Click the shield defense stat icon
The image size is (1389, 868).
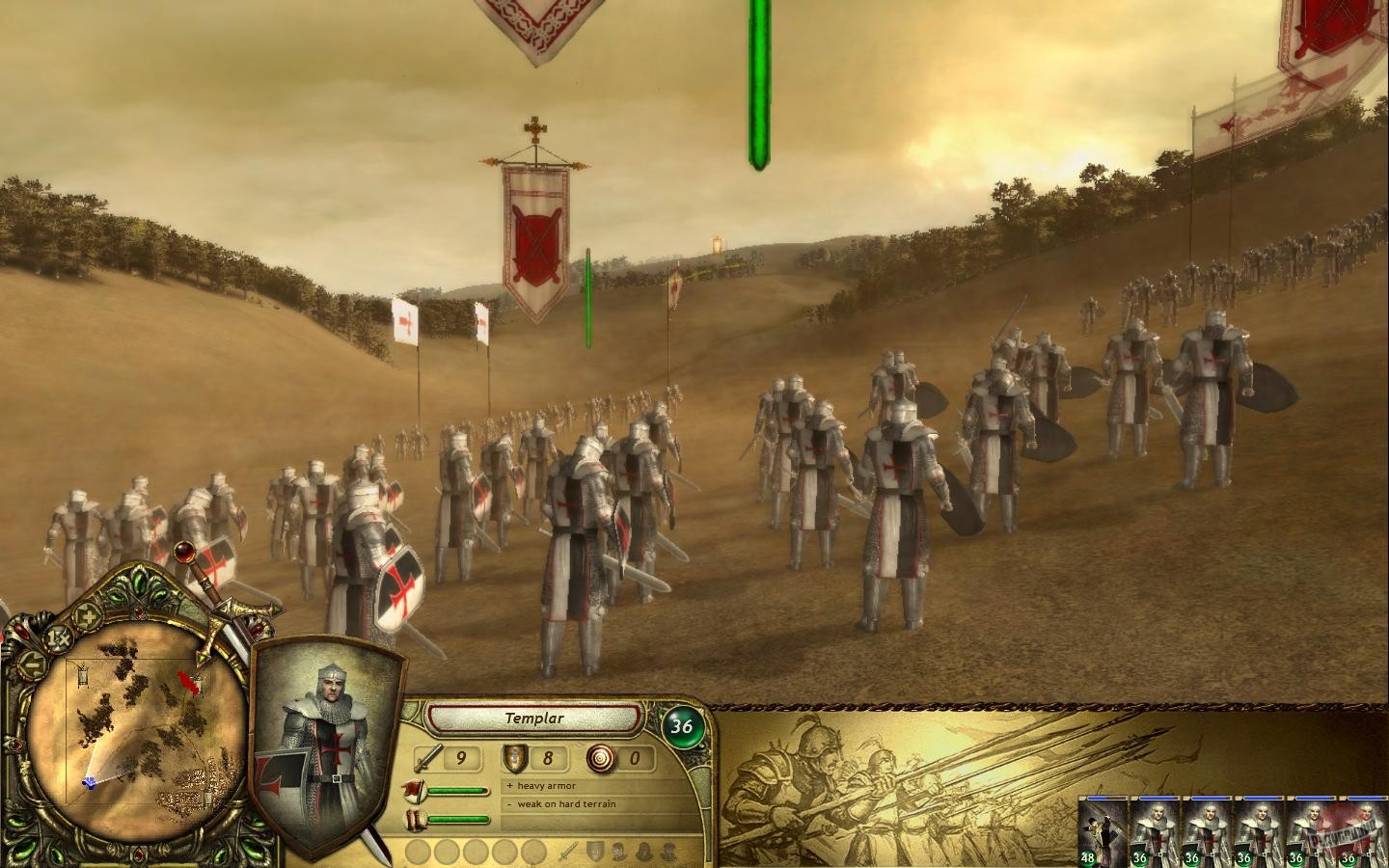click(x=514, y=758)
